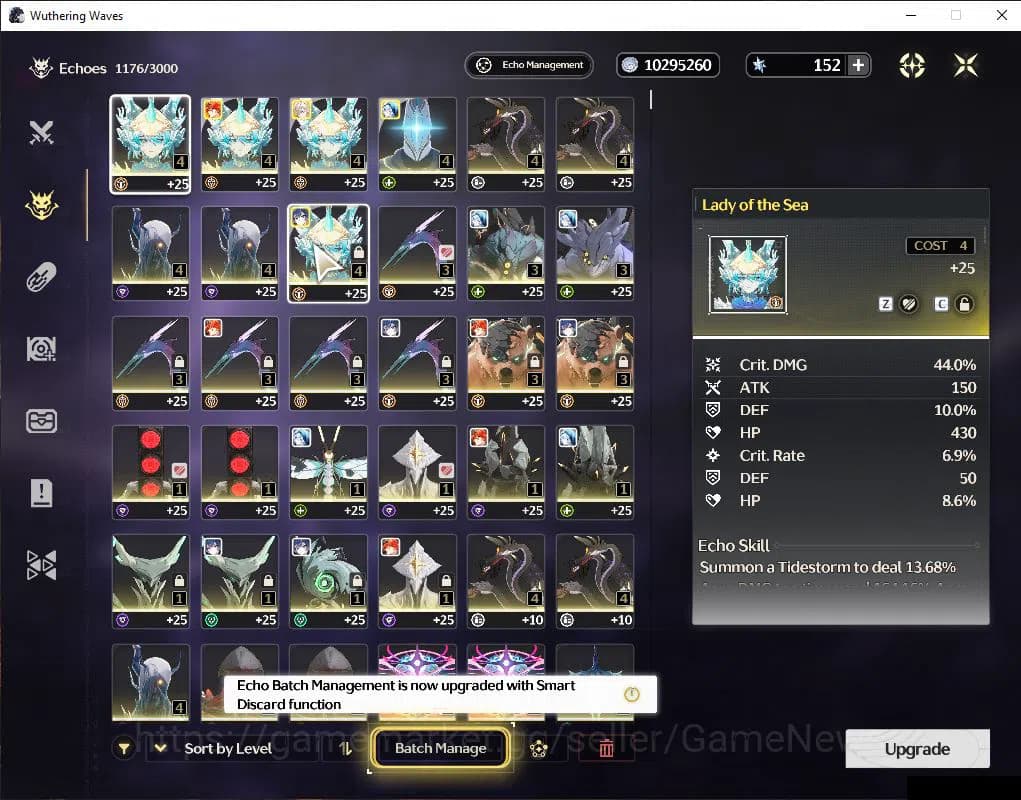Image resolution: width=1021 pixels, height=800 pixels.
Task: Click the Batch Manage button
Action: pos(440,748)
